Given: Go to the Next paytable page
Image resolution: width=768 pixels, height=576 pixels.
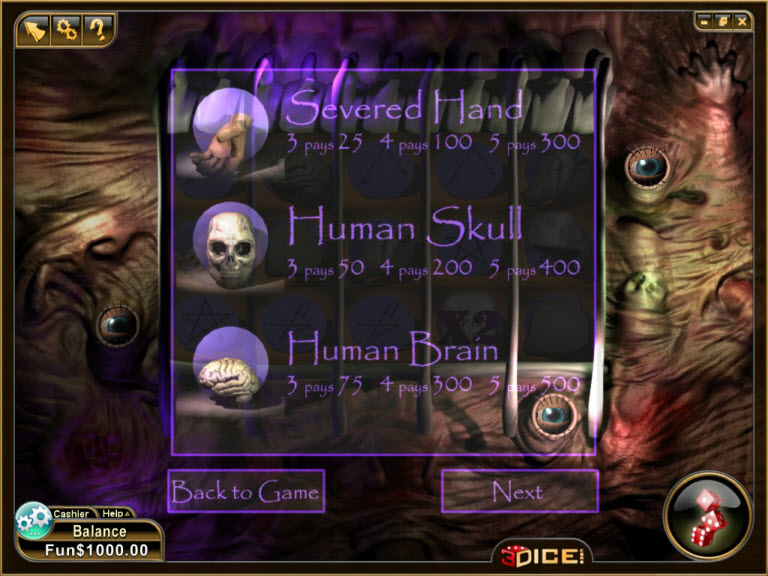Looking at the screenshot, I should click(x=519, y=491).
